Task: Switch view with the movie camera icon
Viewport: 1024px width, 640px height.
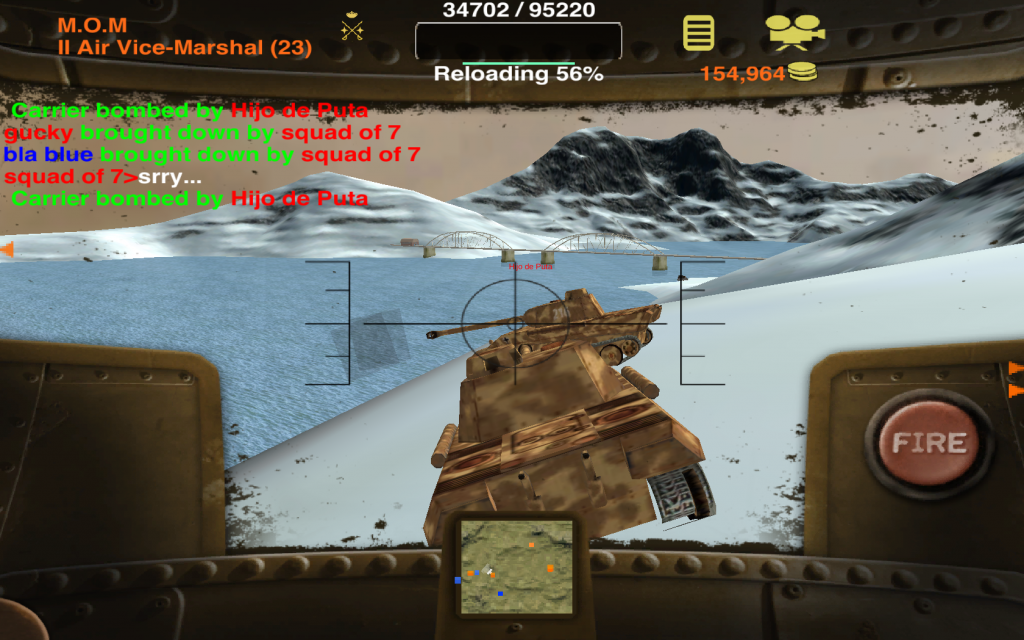Action: pos(796,32)
